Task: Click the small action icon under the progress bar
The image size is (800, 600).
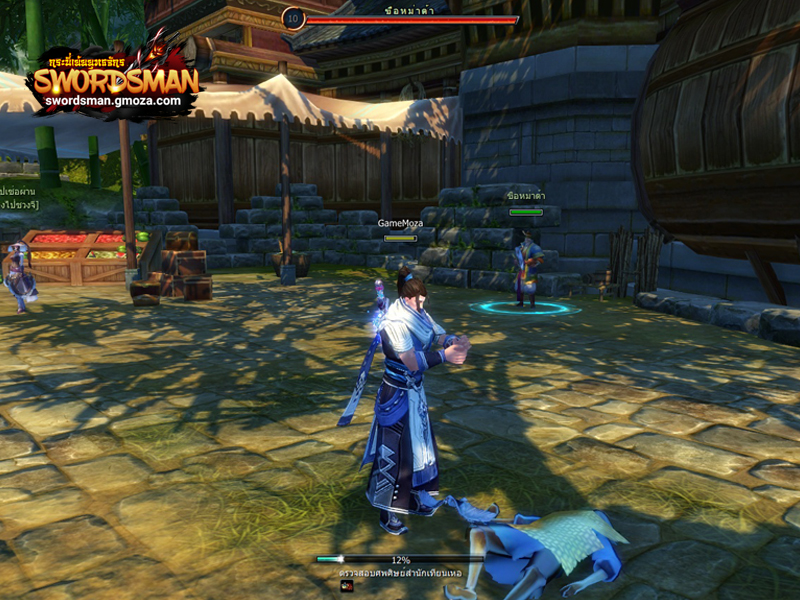Action: click(347, 587)
